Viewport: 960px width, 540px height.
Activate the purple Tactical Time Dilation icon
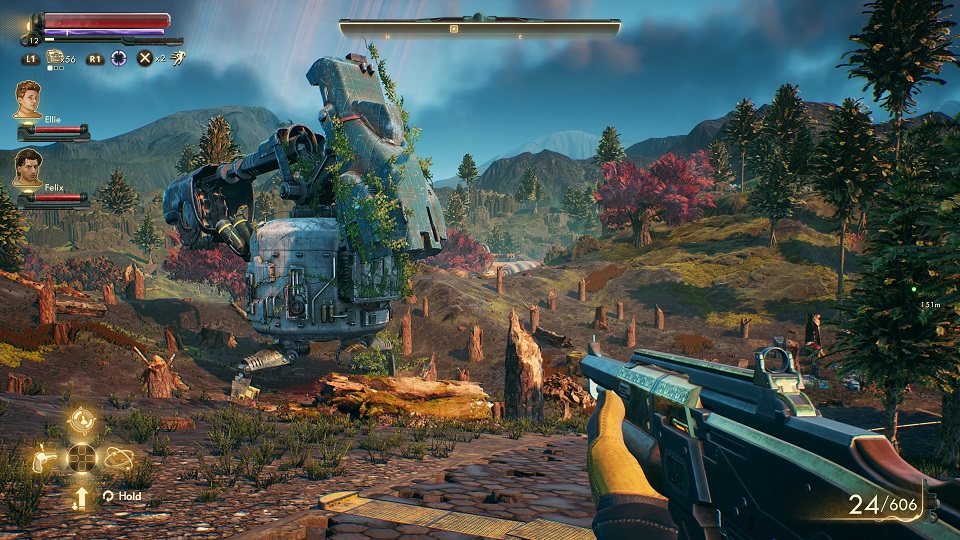tap(119, 58)
